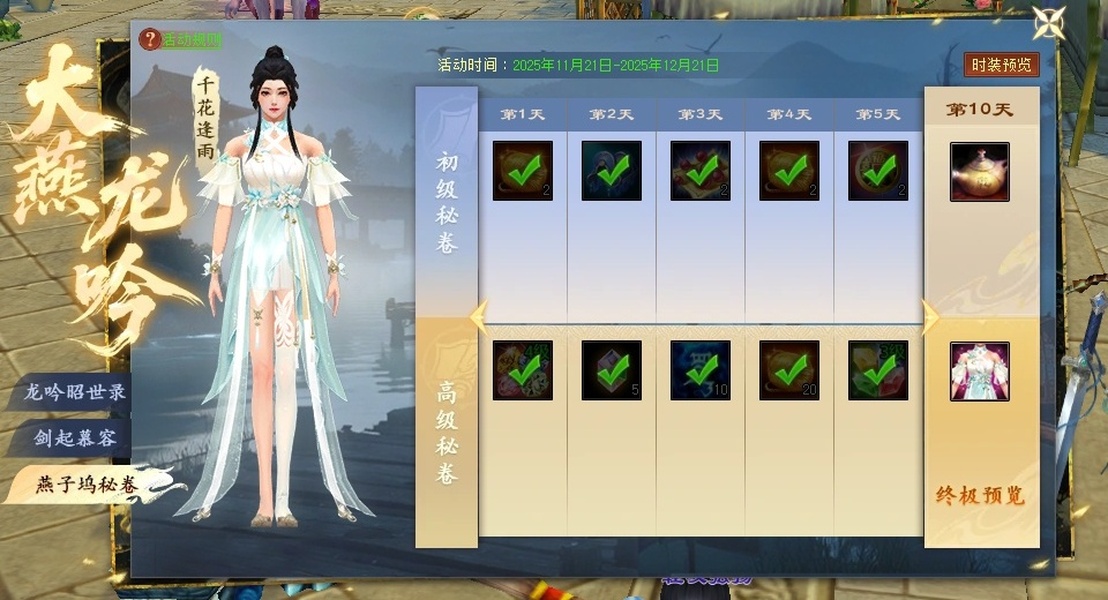Select the 第10天 costume outfit reward

(979, 371)
